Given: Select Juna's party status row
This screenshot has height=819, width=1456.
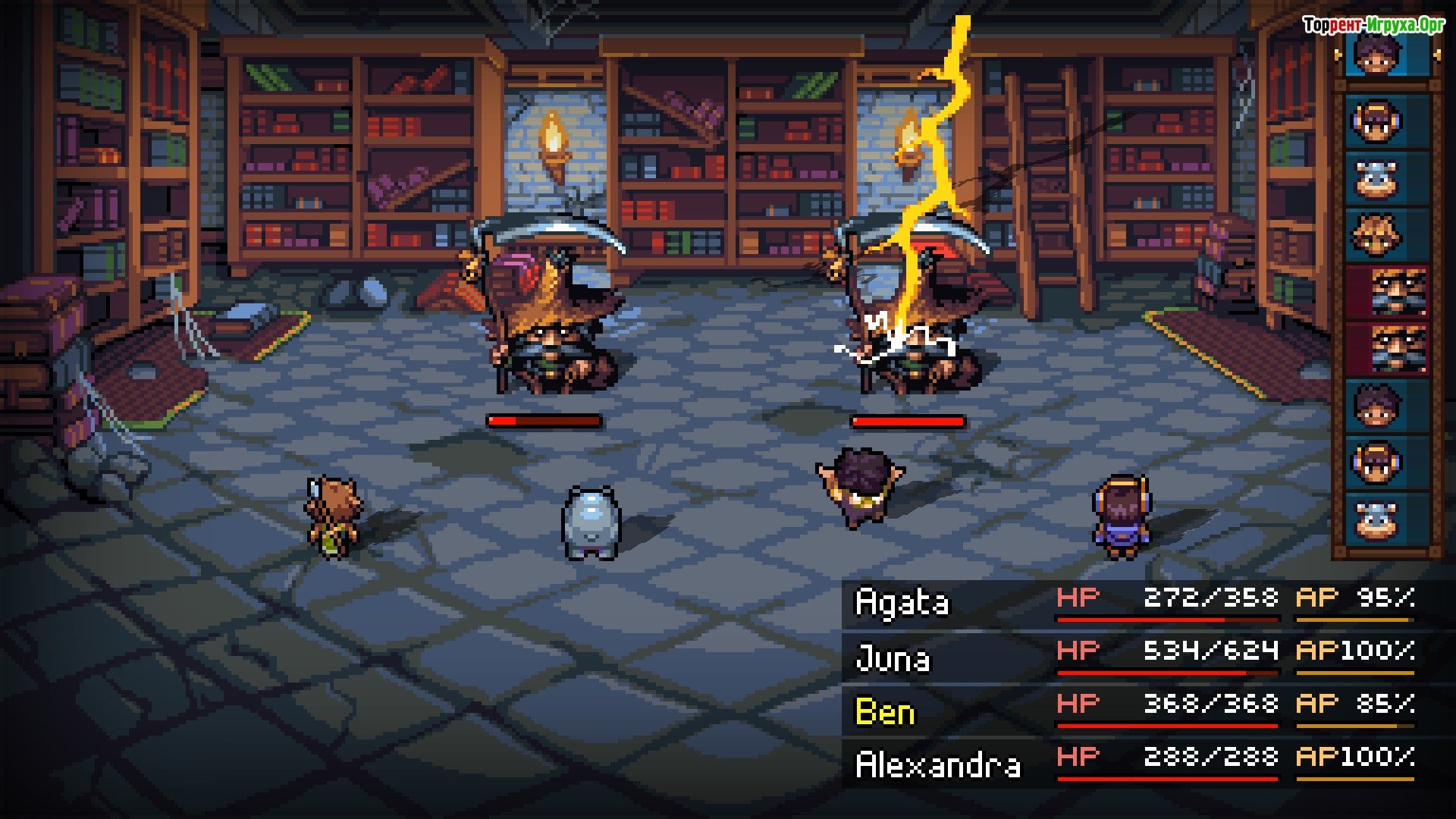Looking at the screenshot, I should (x=1137, y=657).
